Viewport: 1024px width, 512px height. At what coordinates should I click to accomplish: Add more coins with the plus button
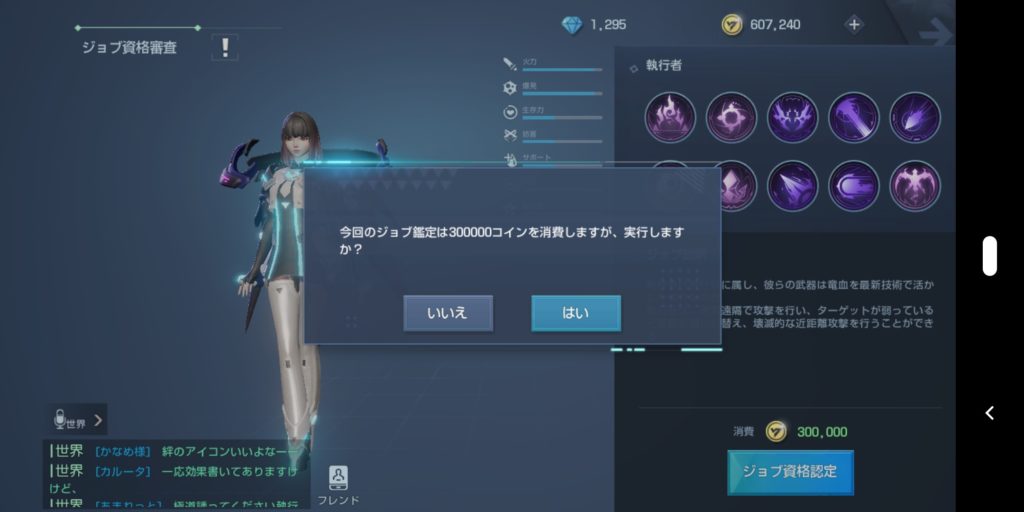(x=854, y=25)
